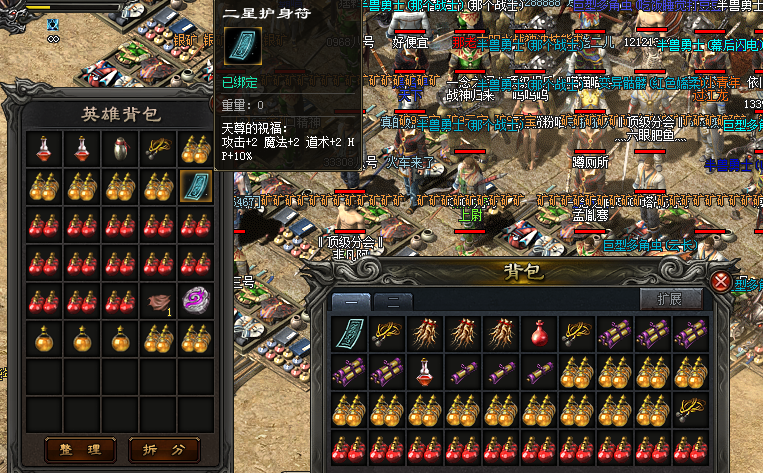The height and width of the screenshot is (473, 763).
Task: Select the grey jar in hero bag
Action: 118,148
